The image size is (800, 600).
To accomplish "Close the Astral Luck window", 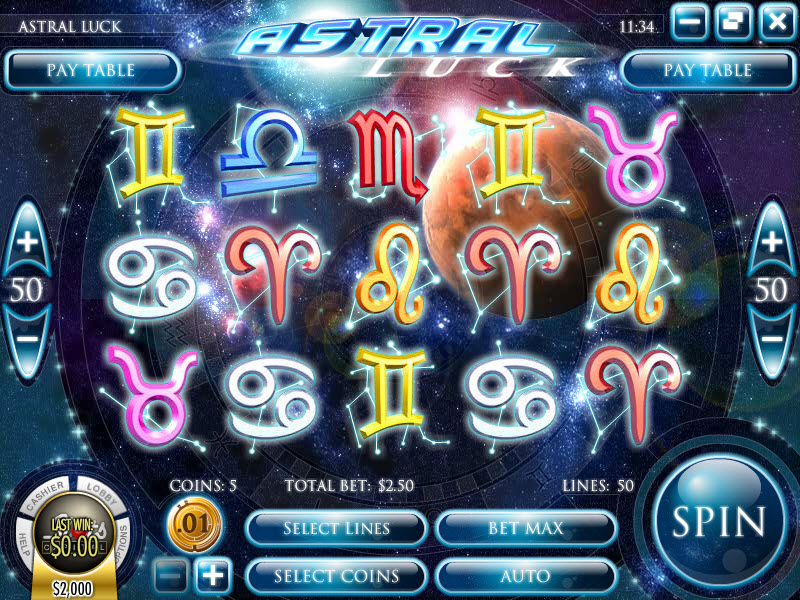I will [776, 20].
